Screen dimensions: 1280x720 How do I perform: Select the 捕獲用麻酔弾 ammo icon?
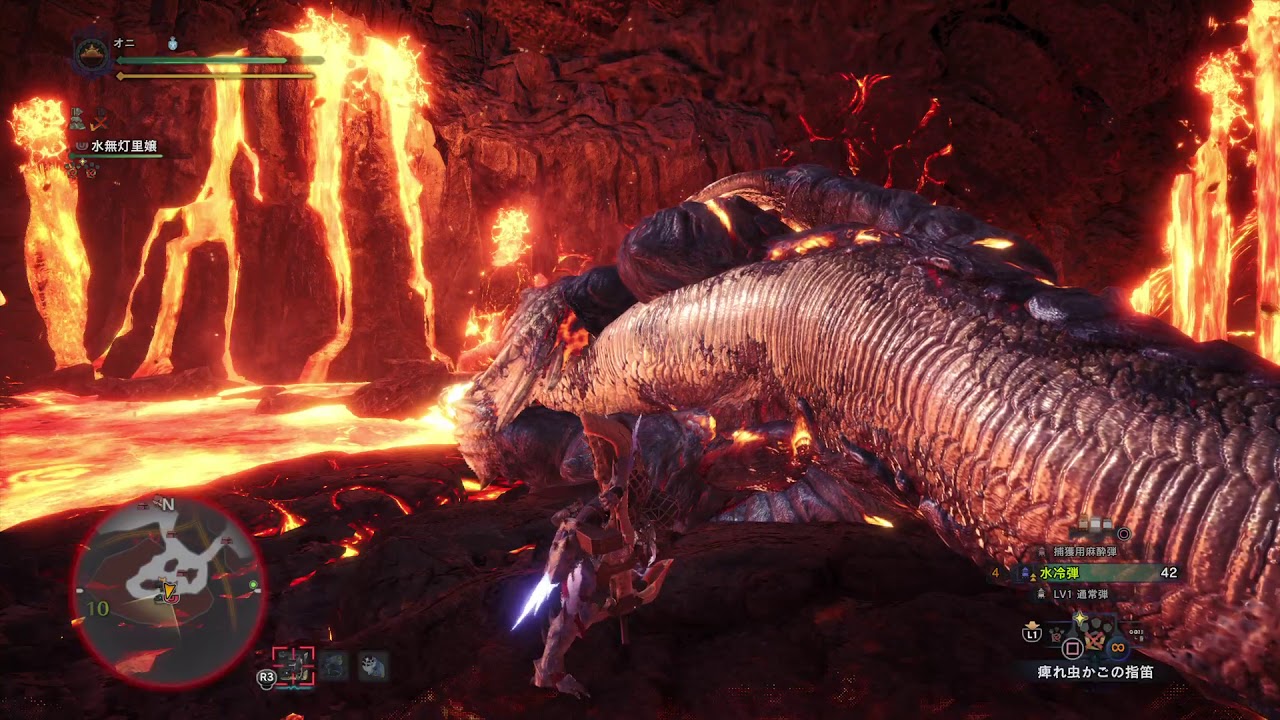tap(1041, 551)
